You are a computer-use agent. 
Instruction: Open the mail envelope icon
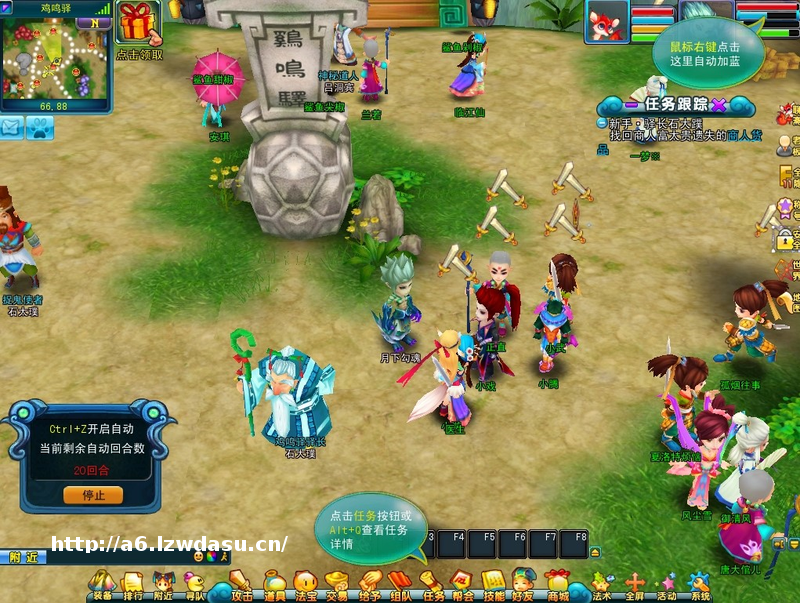coord(12,127)
